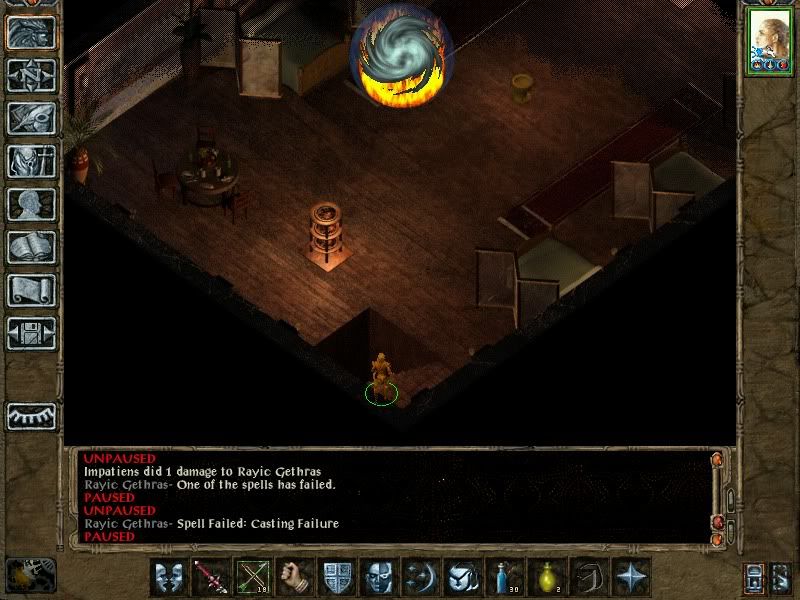Open the mage spellbook button
The height and width of the screenshot is (600, 800).
pos(31,246)
